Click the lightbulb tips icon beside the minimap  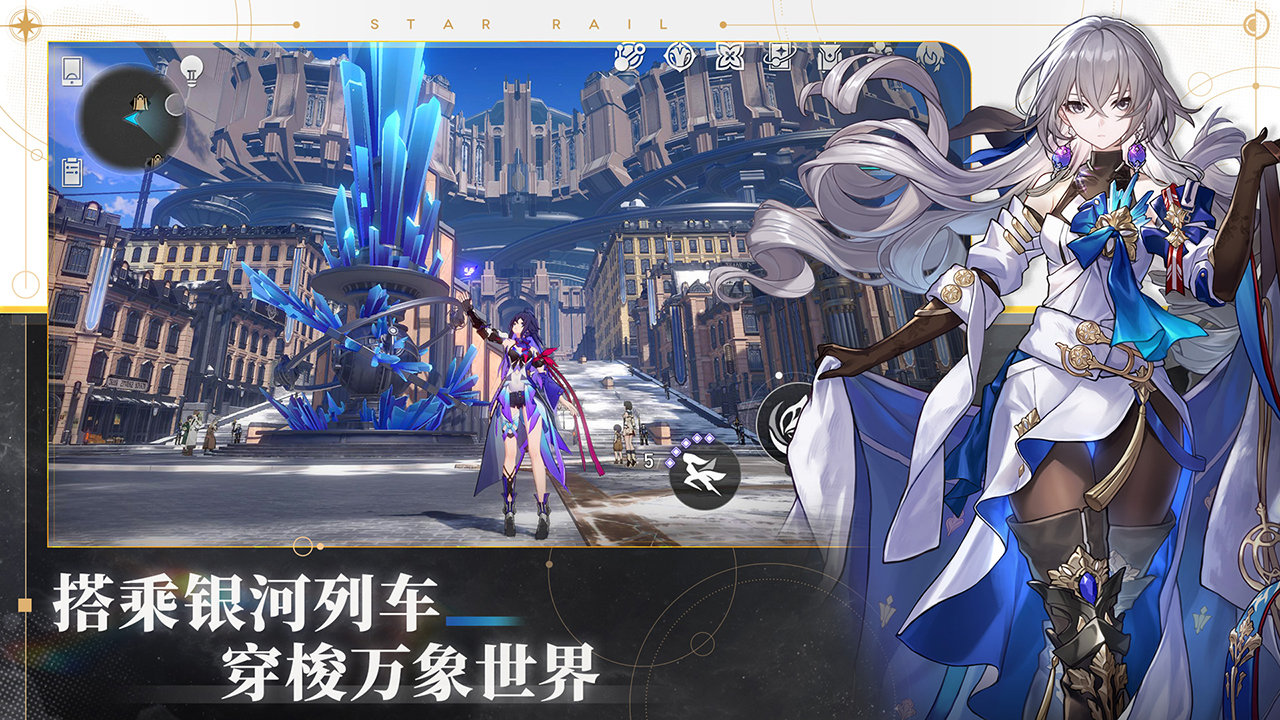pyautogui.click(x=192, y=72)
